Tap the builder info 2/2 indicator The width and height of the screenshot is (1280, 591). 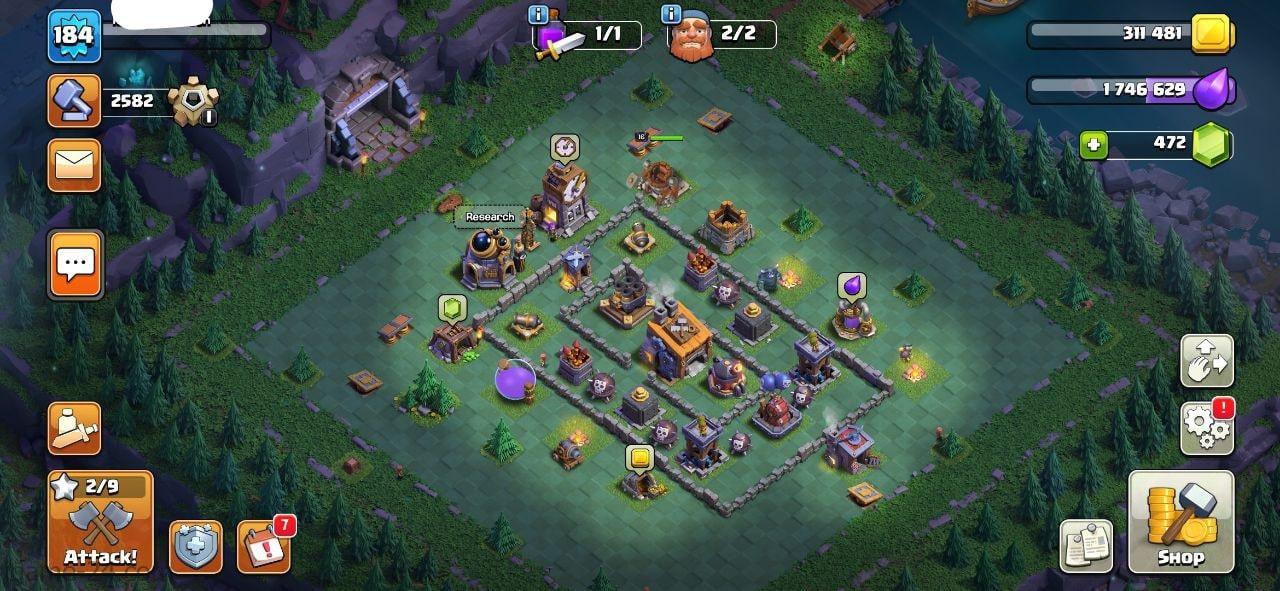click(x=720, y=35)
